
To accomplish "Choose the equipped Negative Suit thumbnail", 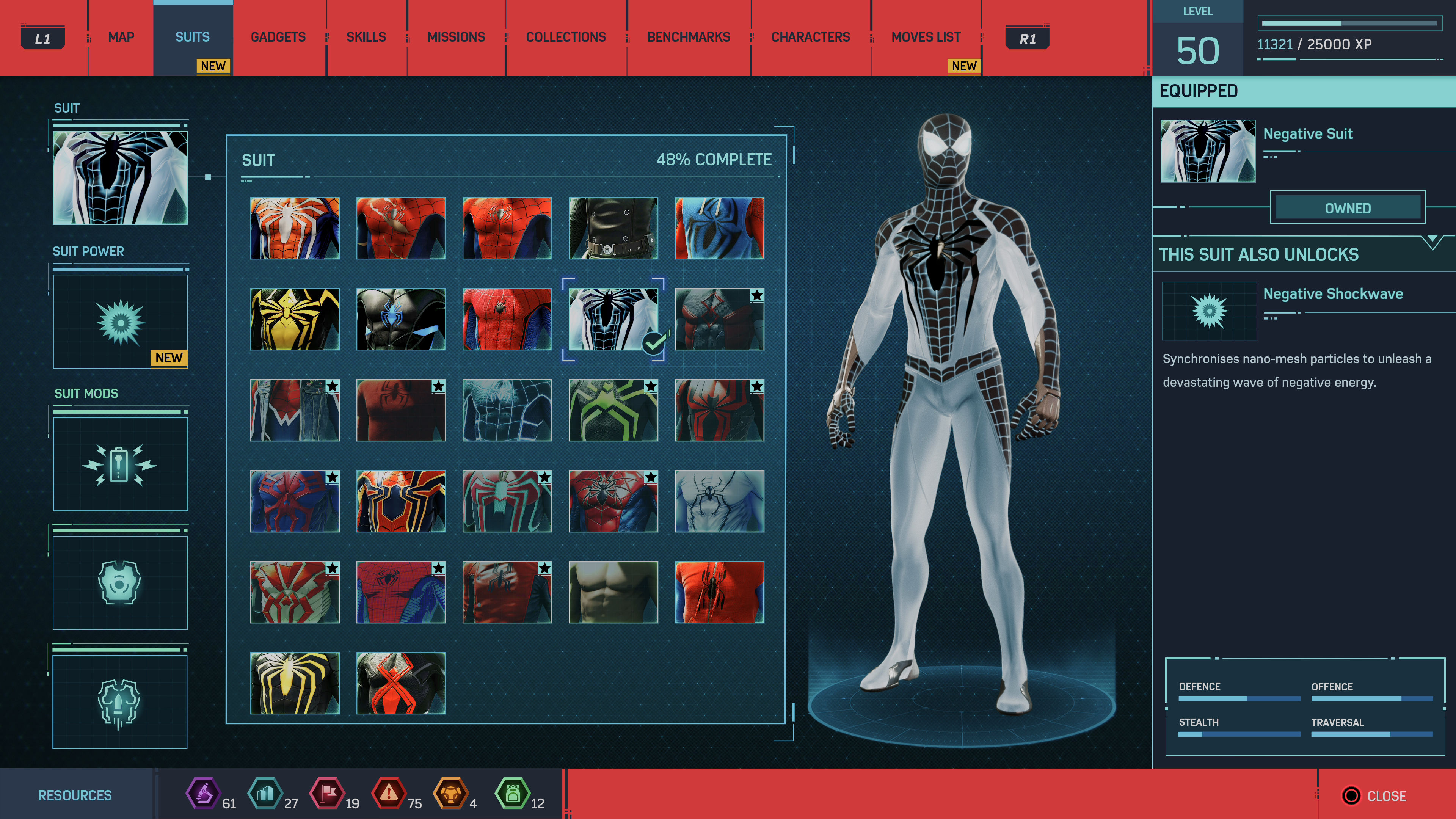I will pos(613,319).
